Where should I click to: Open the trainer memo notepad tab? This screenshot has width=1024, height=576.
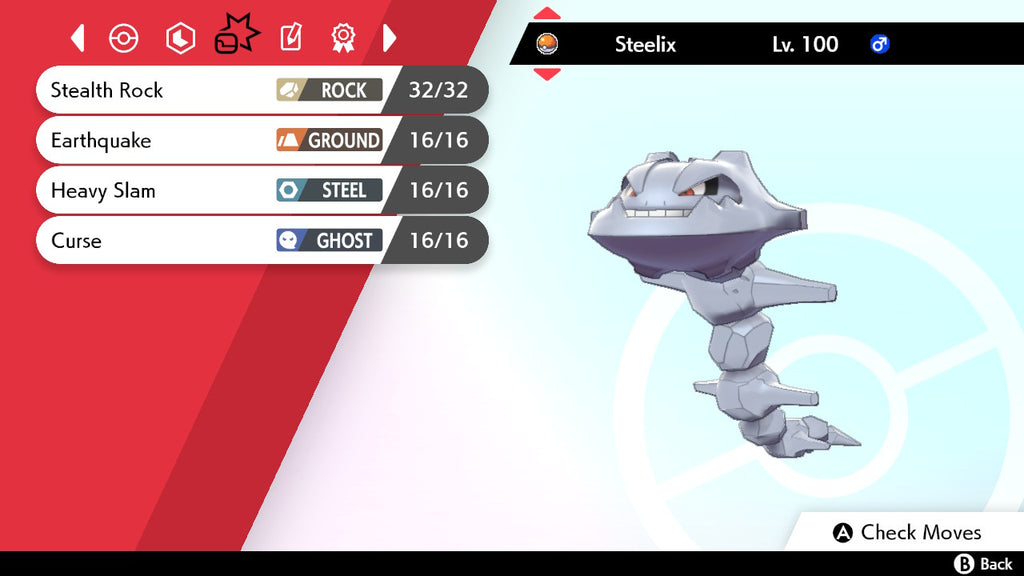290,39
